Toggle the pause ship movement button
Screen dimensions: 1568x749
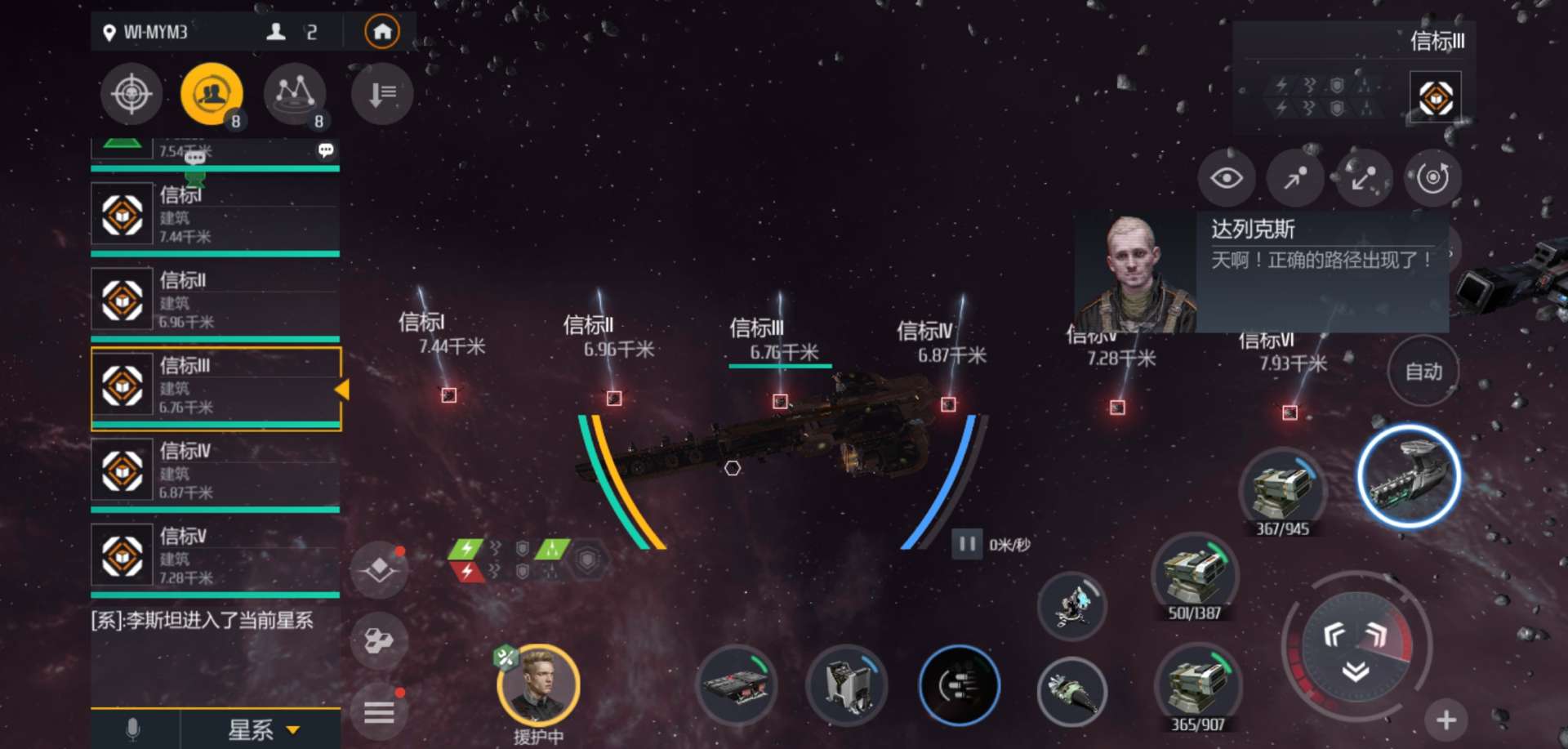[967, 543]
